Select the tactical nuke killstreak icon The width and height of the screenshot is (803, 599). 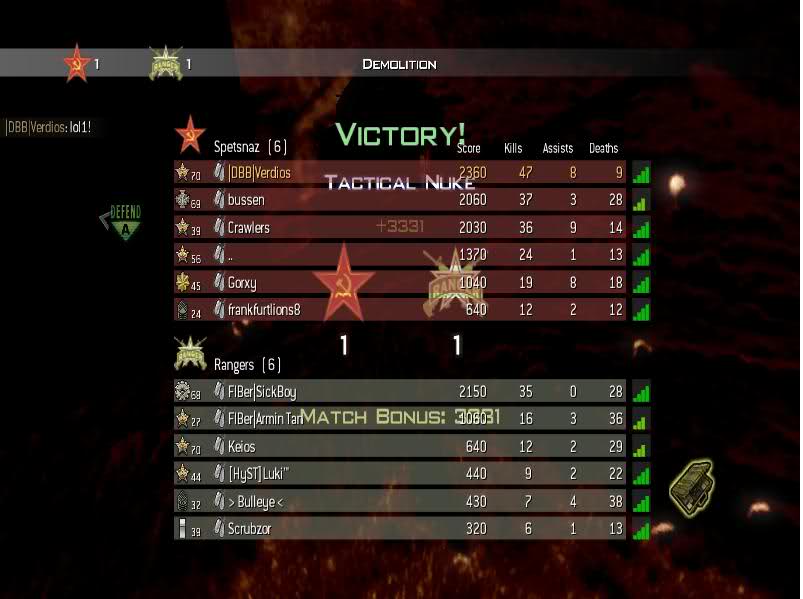tap(691, 484)
